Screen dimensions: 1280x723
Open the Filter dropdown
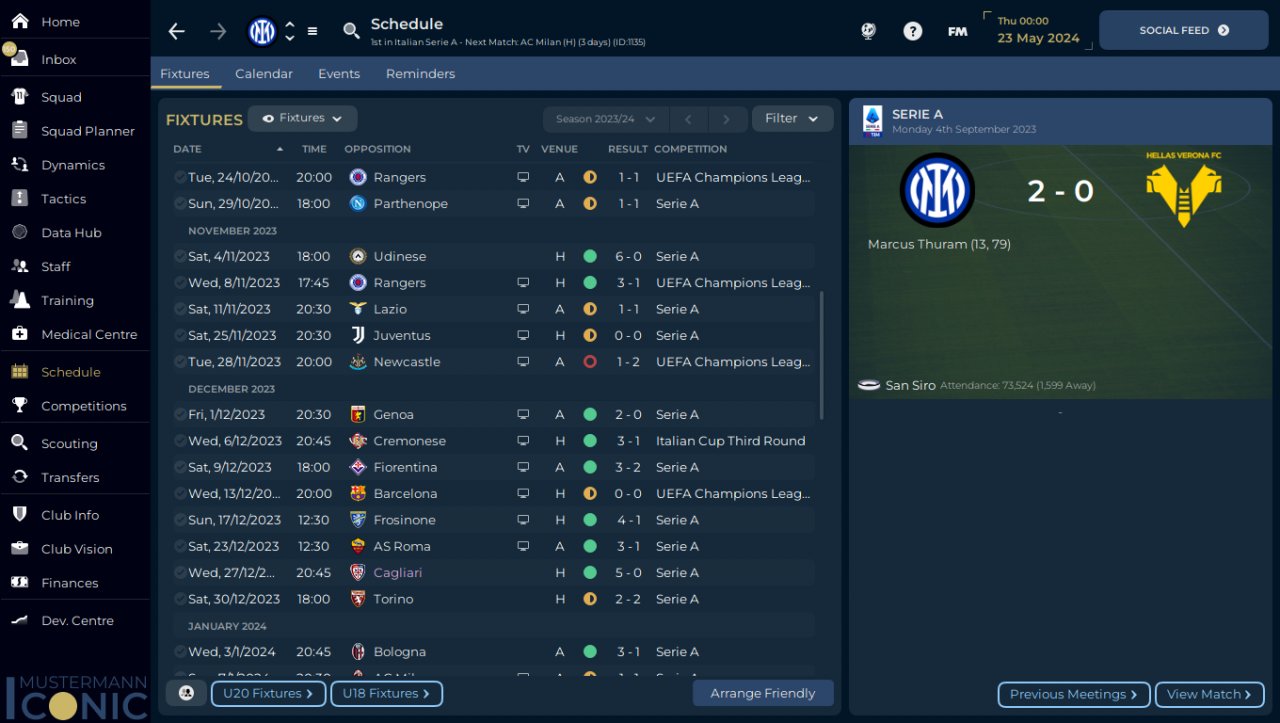coord(792,118)
